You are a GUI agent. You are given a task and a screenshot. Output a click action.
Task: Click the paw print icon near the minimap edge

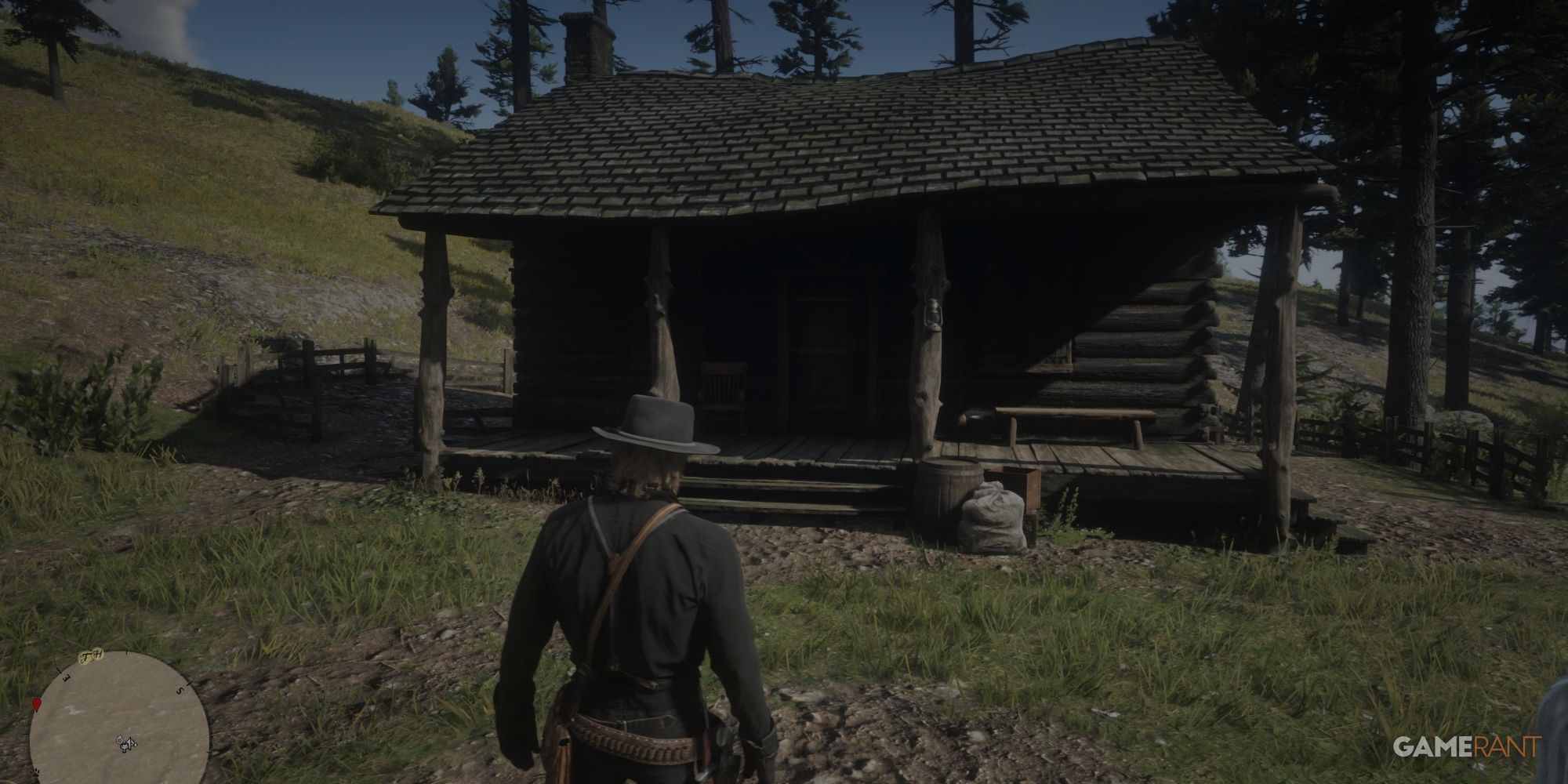click(x=36, y=773)
